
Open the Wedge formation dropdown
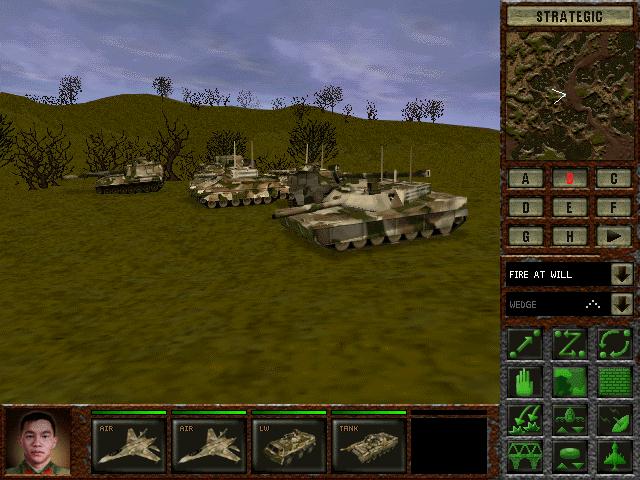(621, 304)
